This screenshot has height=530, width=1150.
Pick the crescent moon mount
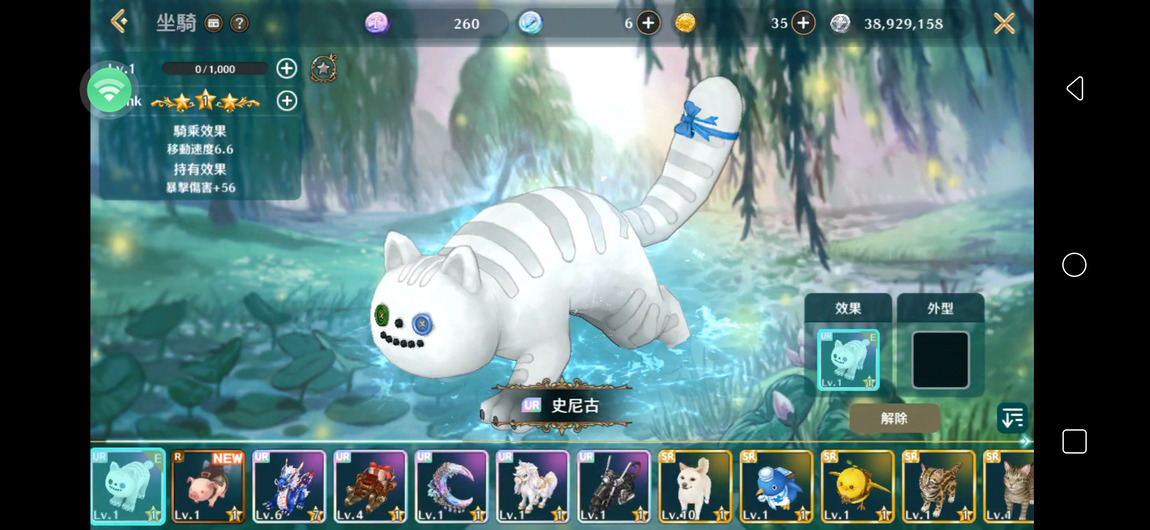(452, 487)
